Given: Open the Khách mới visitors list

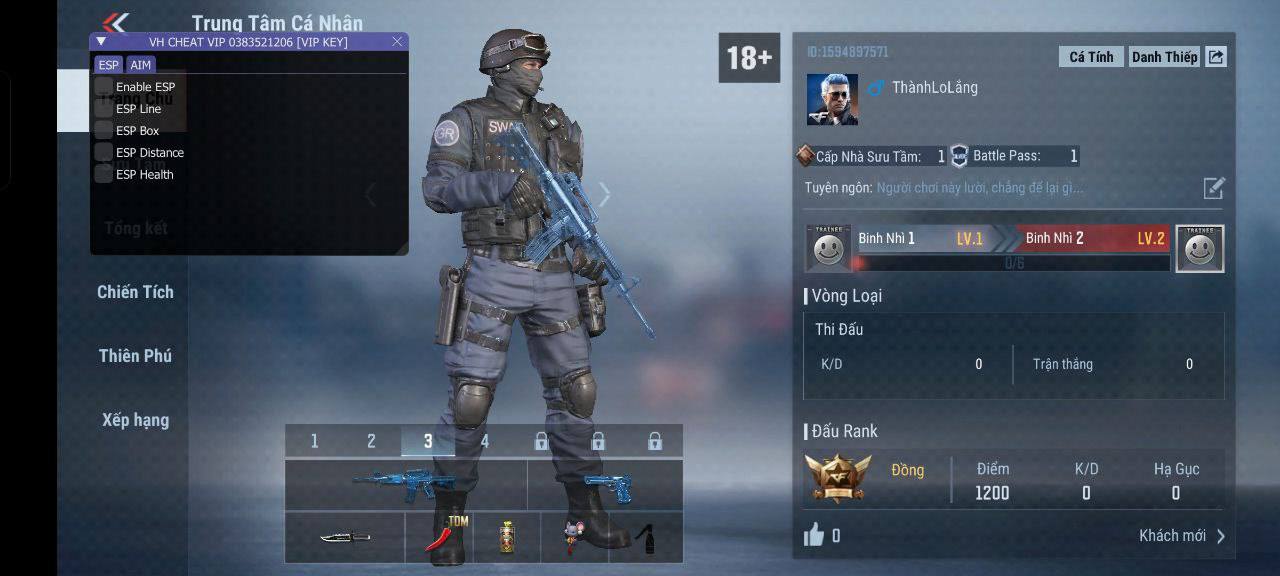Looking at the screenshot, I should [1182, 536].
